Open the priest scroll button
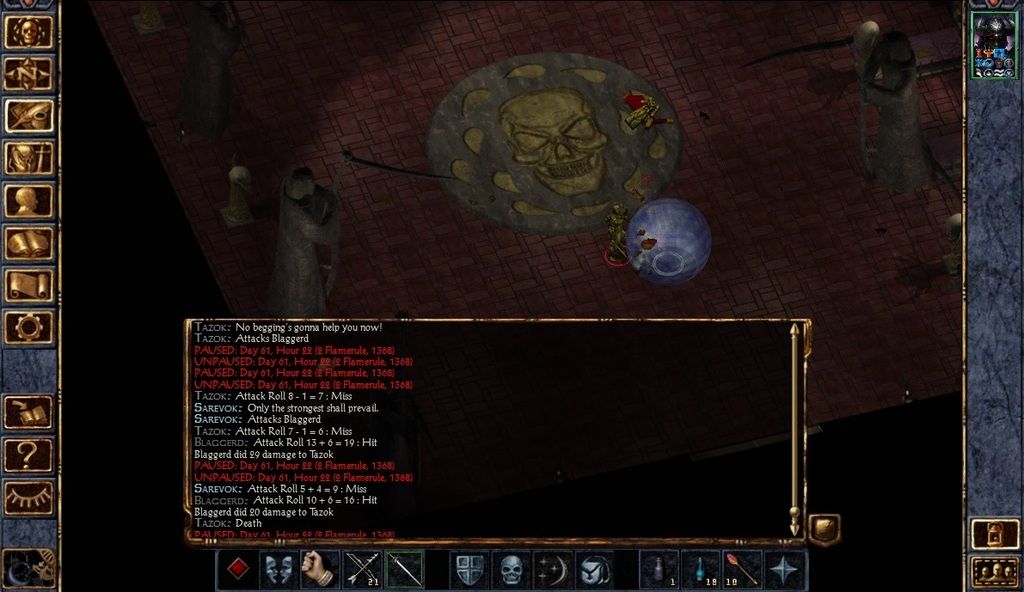 [x=29, y=285]
